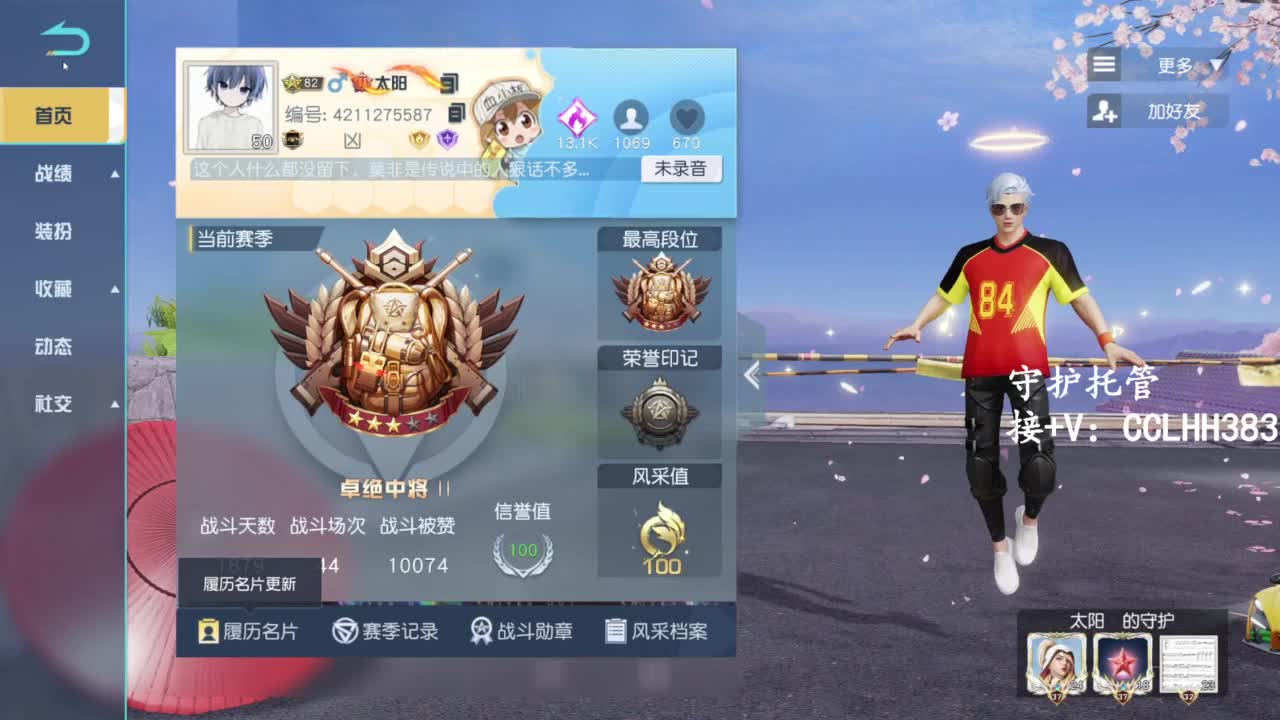The image size is (1280, 720).
Task: Open the 最高段位 rank badge
Action: [660, 290]
